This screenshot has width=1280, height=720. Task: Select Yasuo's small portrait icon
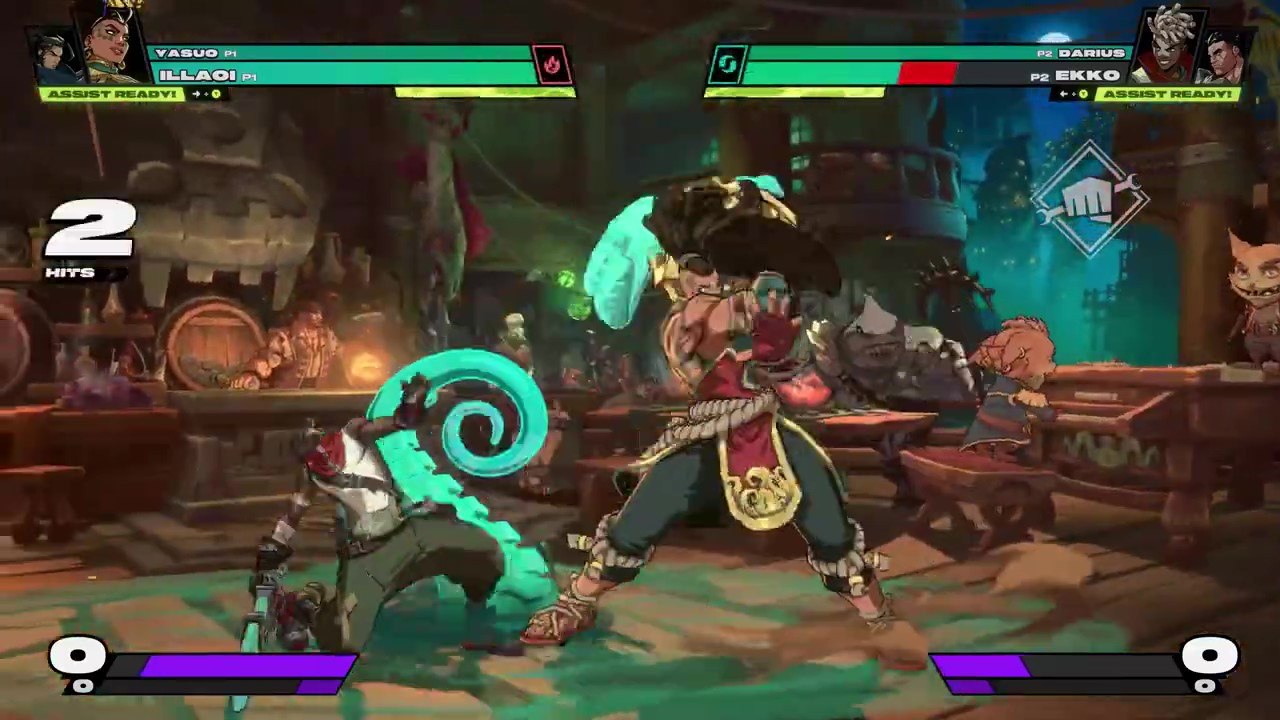(x=55, y=58)
